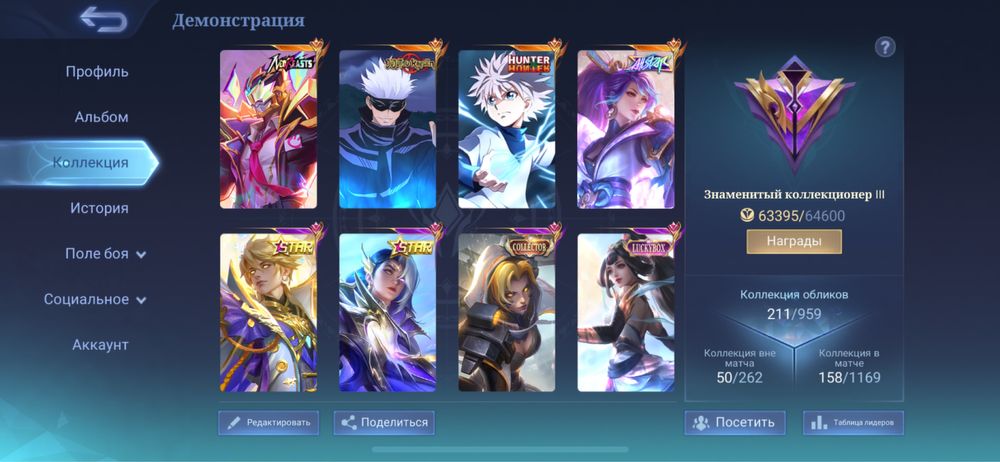Switch to the Альбом tab

tap(101, 117)
